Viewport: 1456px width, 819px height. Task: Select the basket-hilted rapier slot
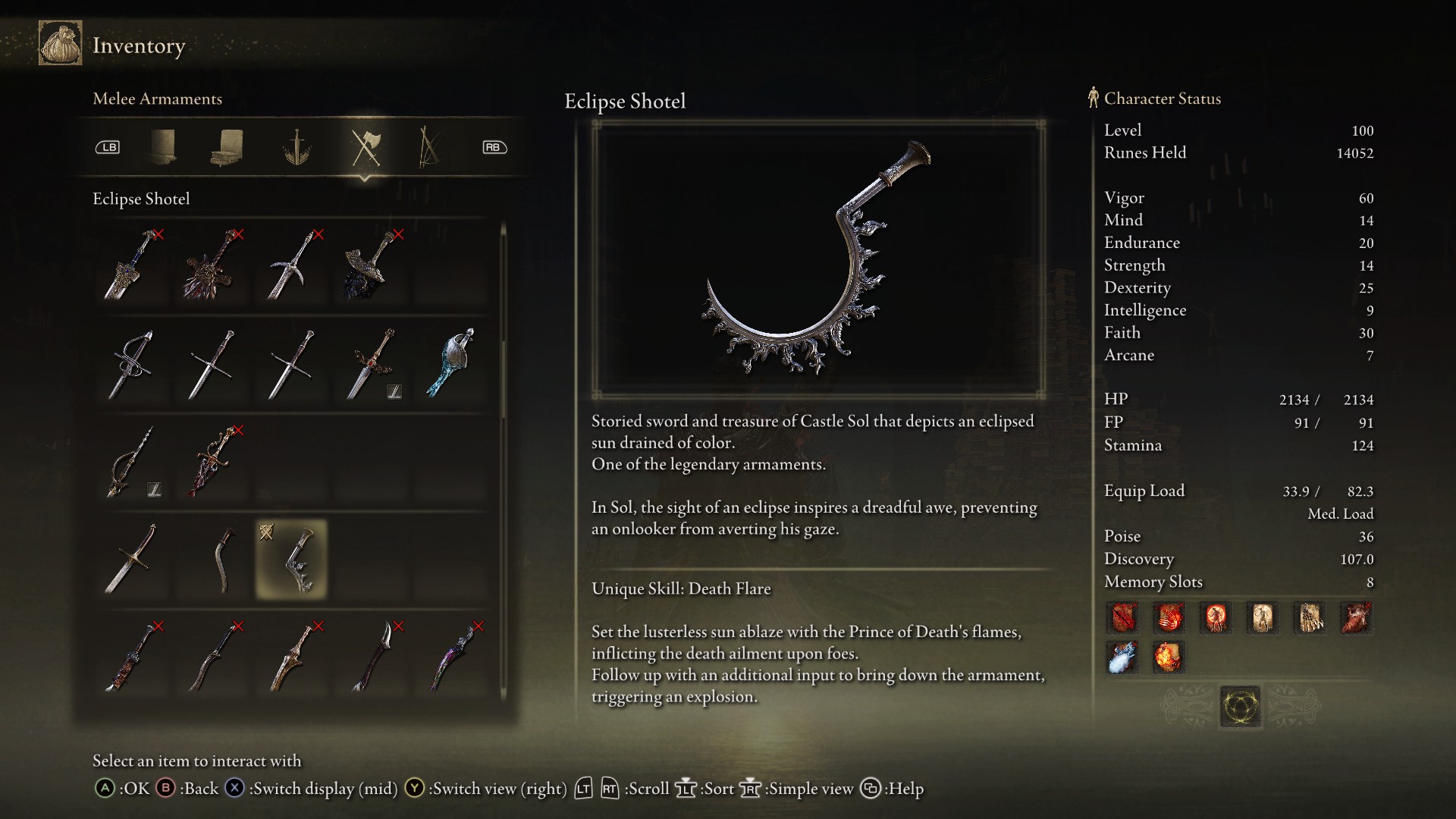(x=132, y=364)
